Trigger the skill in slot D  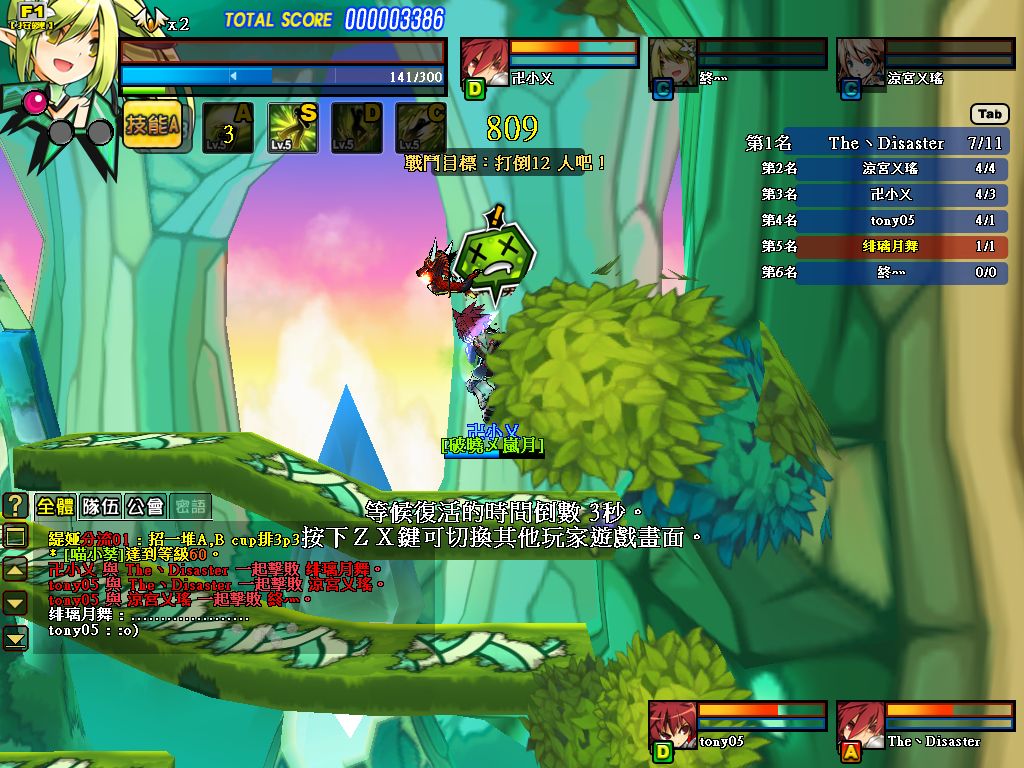357,128
